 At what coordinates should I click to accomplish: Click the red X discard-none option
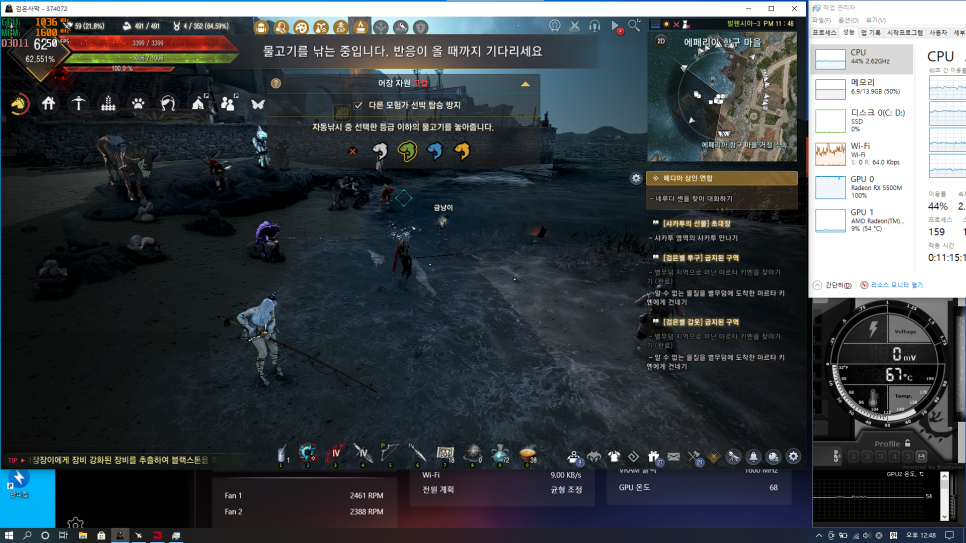(352, 151)
